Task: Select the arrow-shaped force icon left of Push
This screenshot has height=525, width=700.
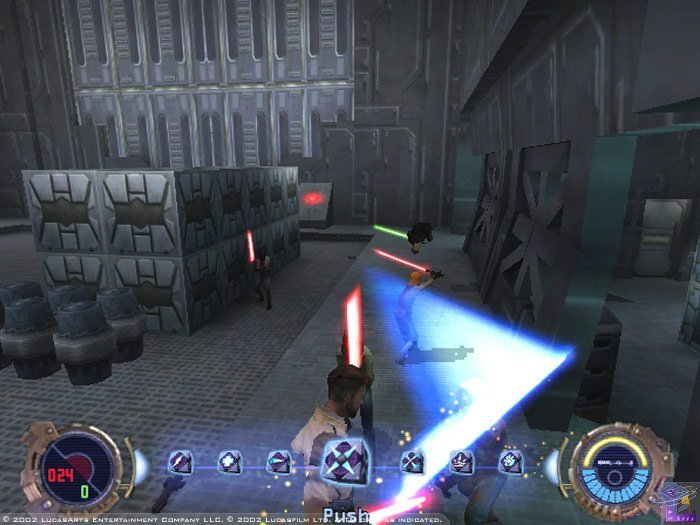Action: [x=277, y=462]
